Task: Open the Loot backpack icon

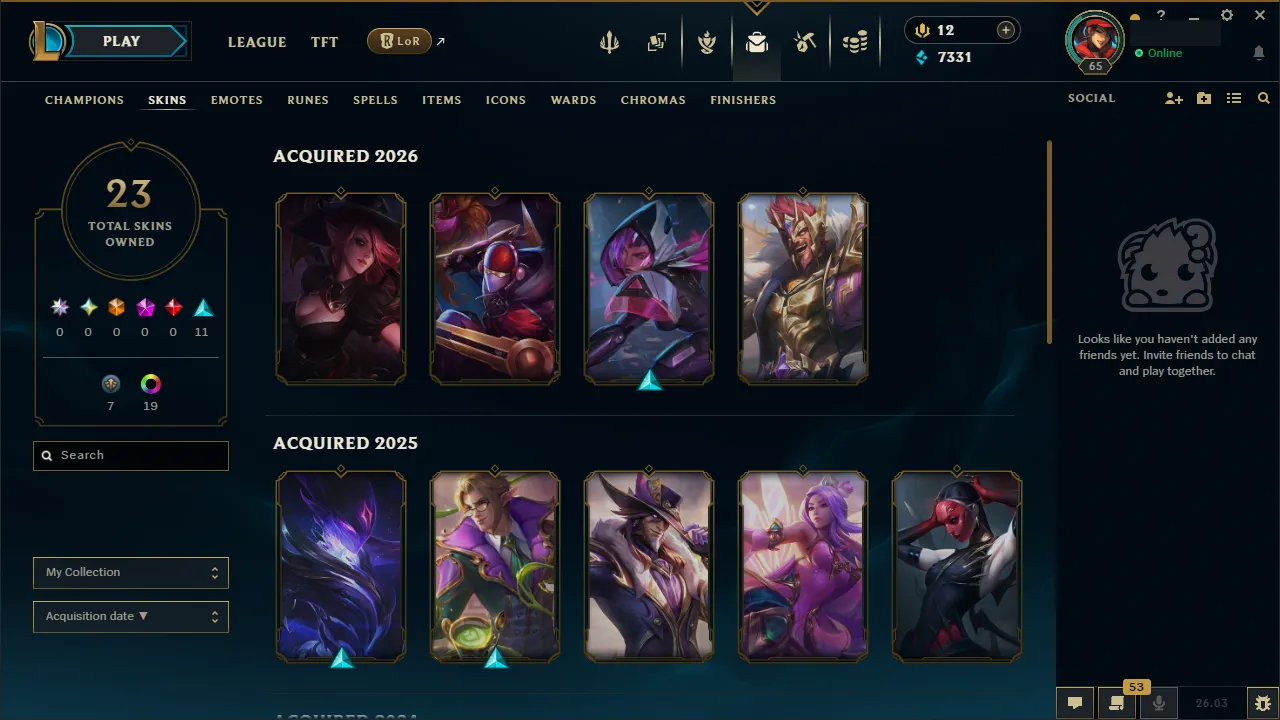Action: (757, 42)
